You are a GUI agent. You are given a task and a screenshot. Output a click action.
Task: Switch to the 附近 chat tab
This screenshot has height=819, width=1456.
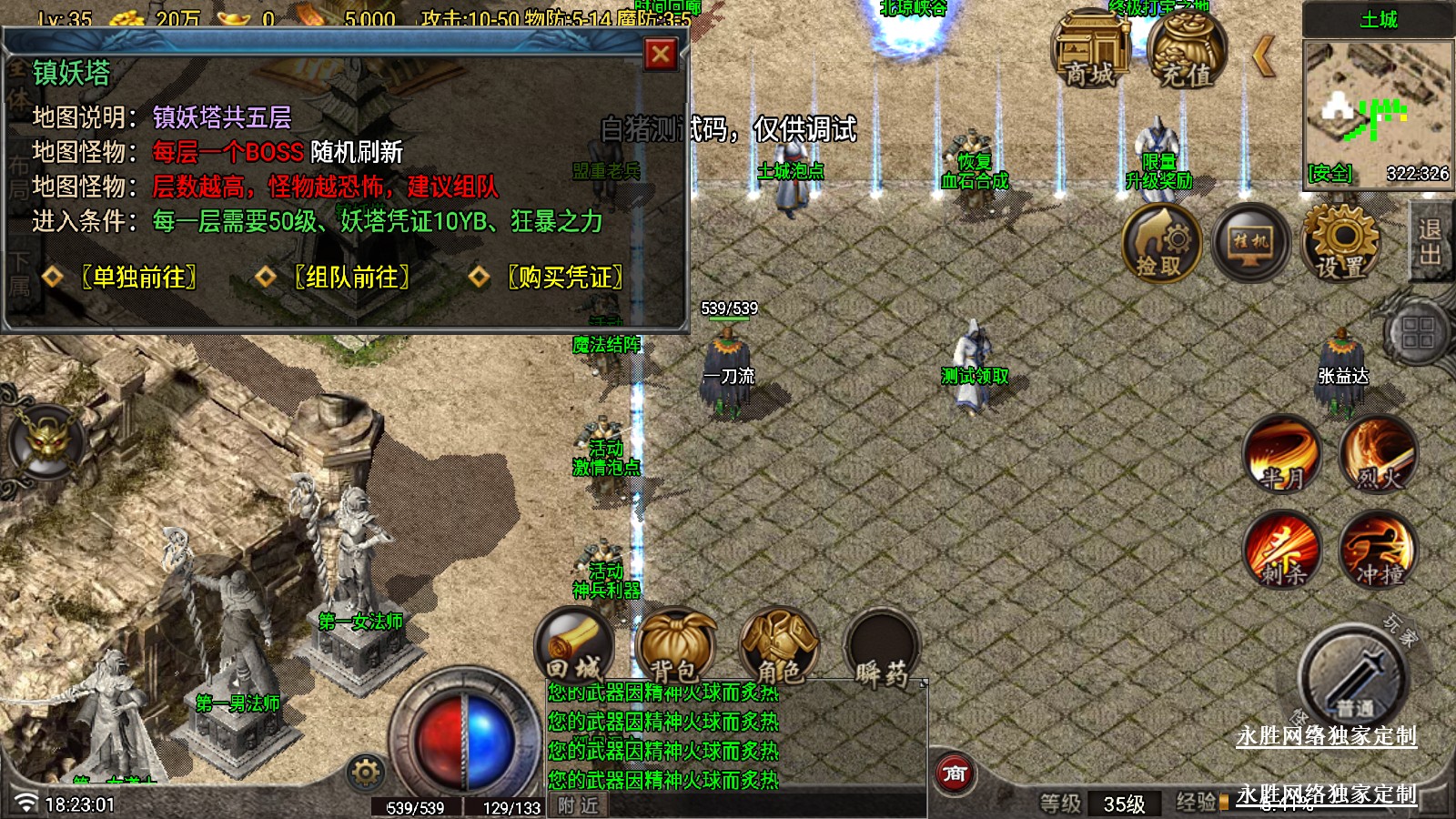[579, 805]
